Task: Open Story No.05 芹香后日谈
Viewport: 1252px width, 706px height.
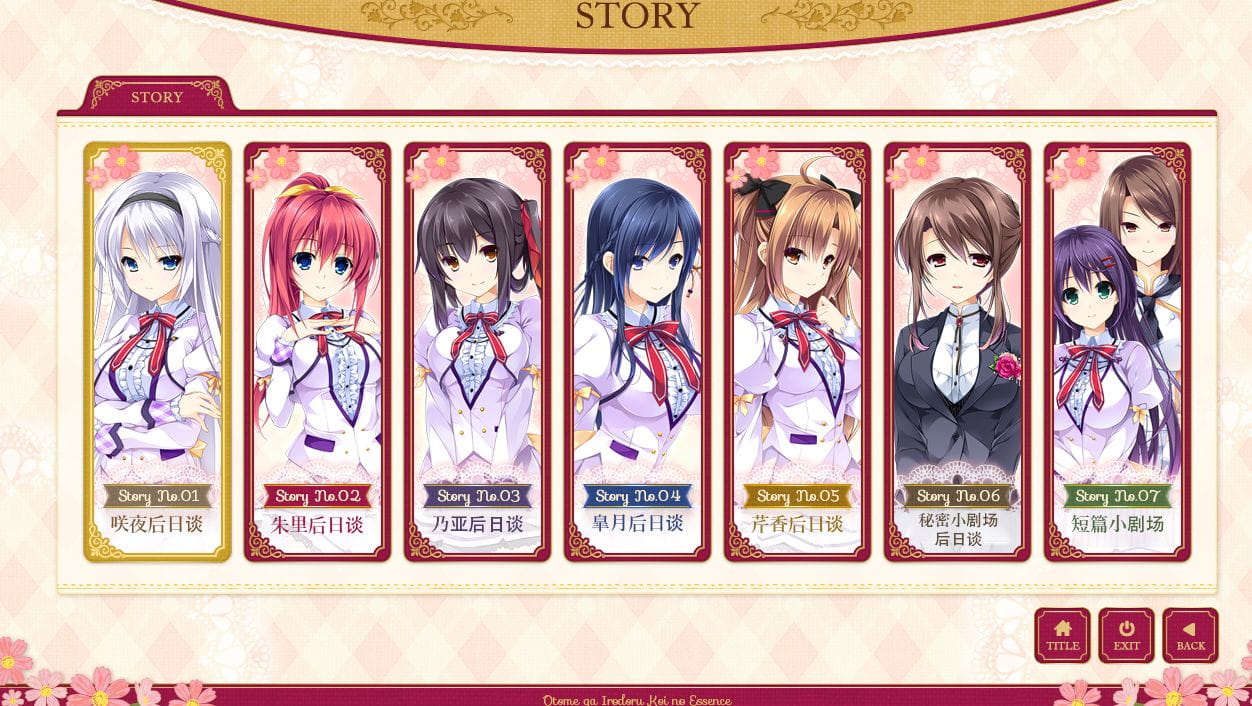Action: click(x=797, y=351)
